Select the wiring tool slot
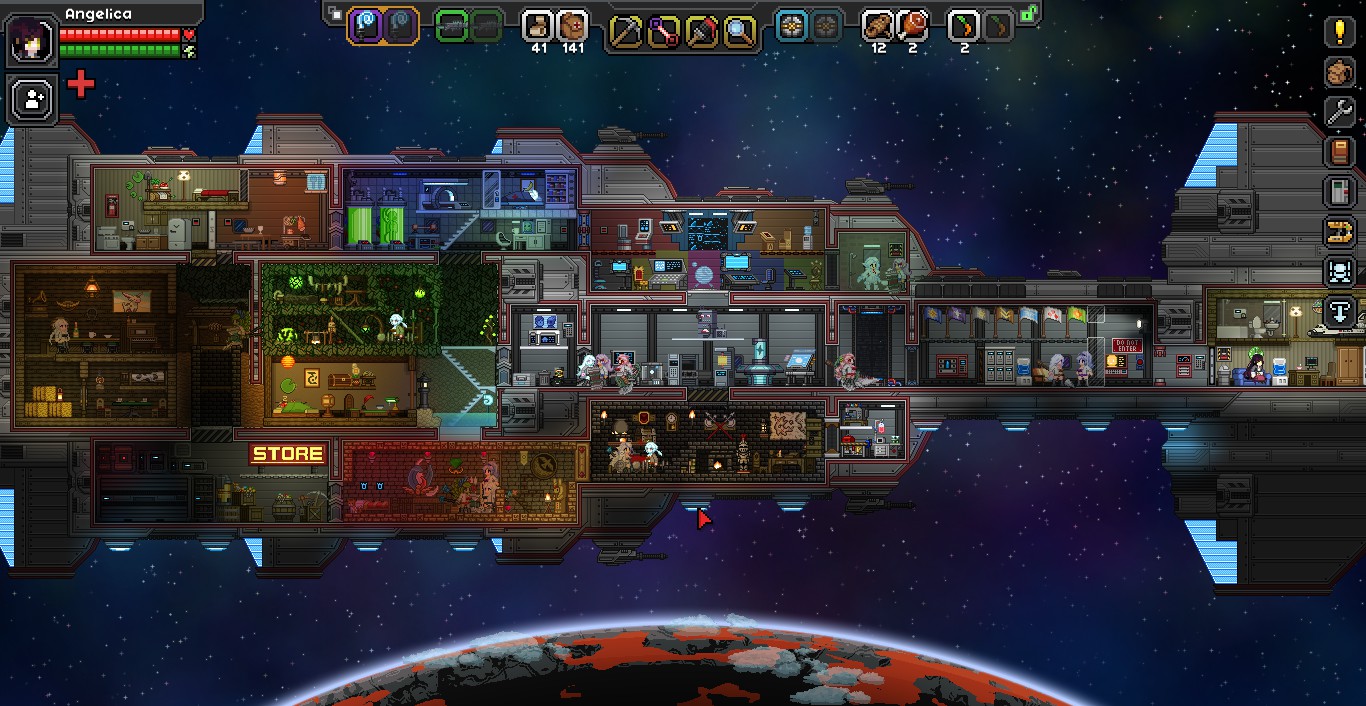Viewport: 1366px width, 706px height. point(663,32)
